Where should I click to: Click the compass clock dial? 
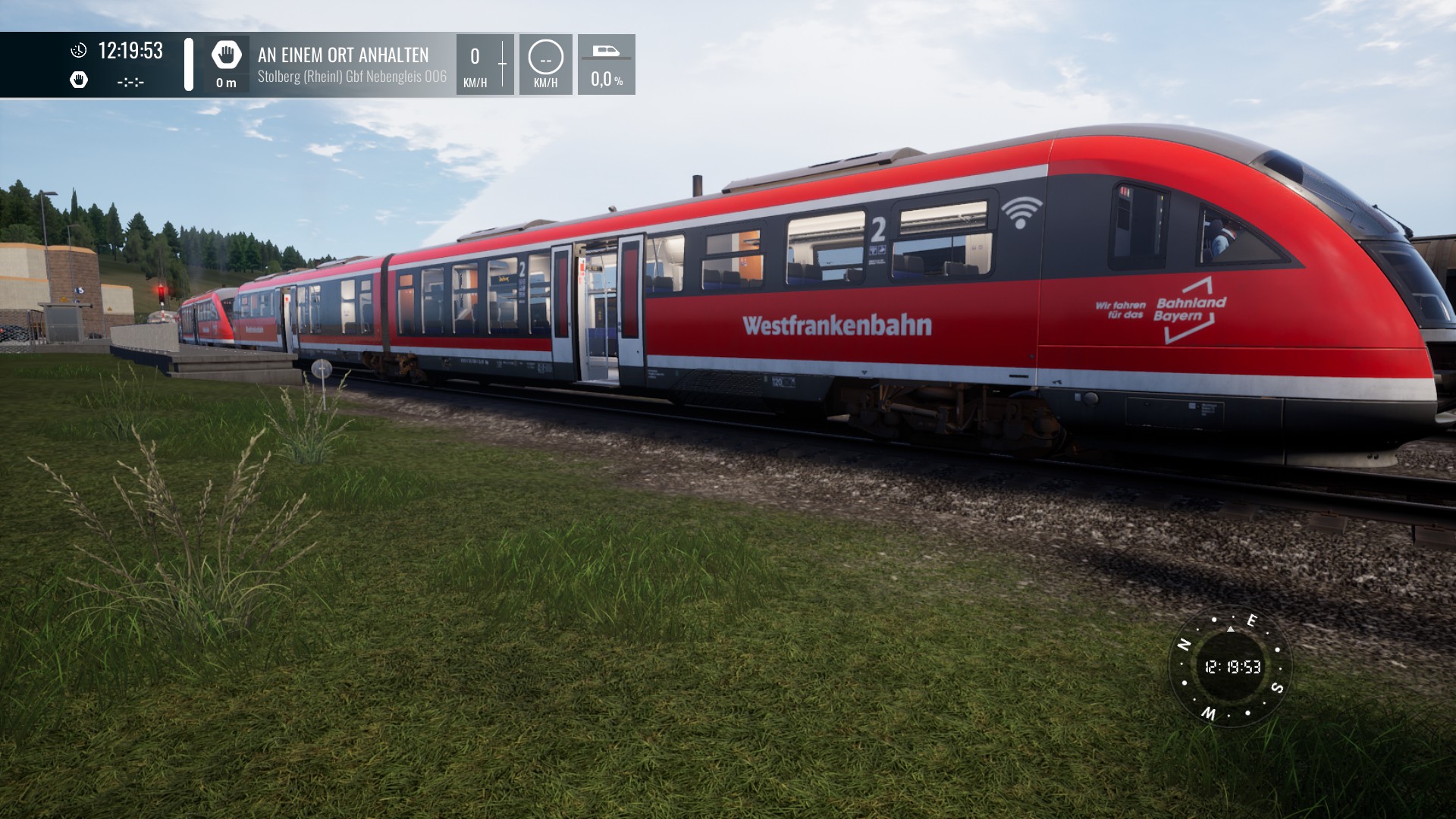tap(1232, 667)
